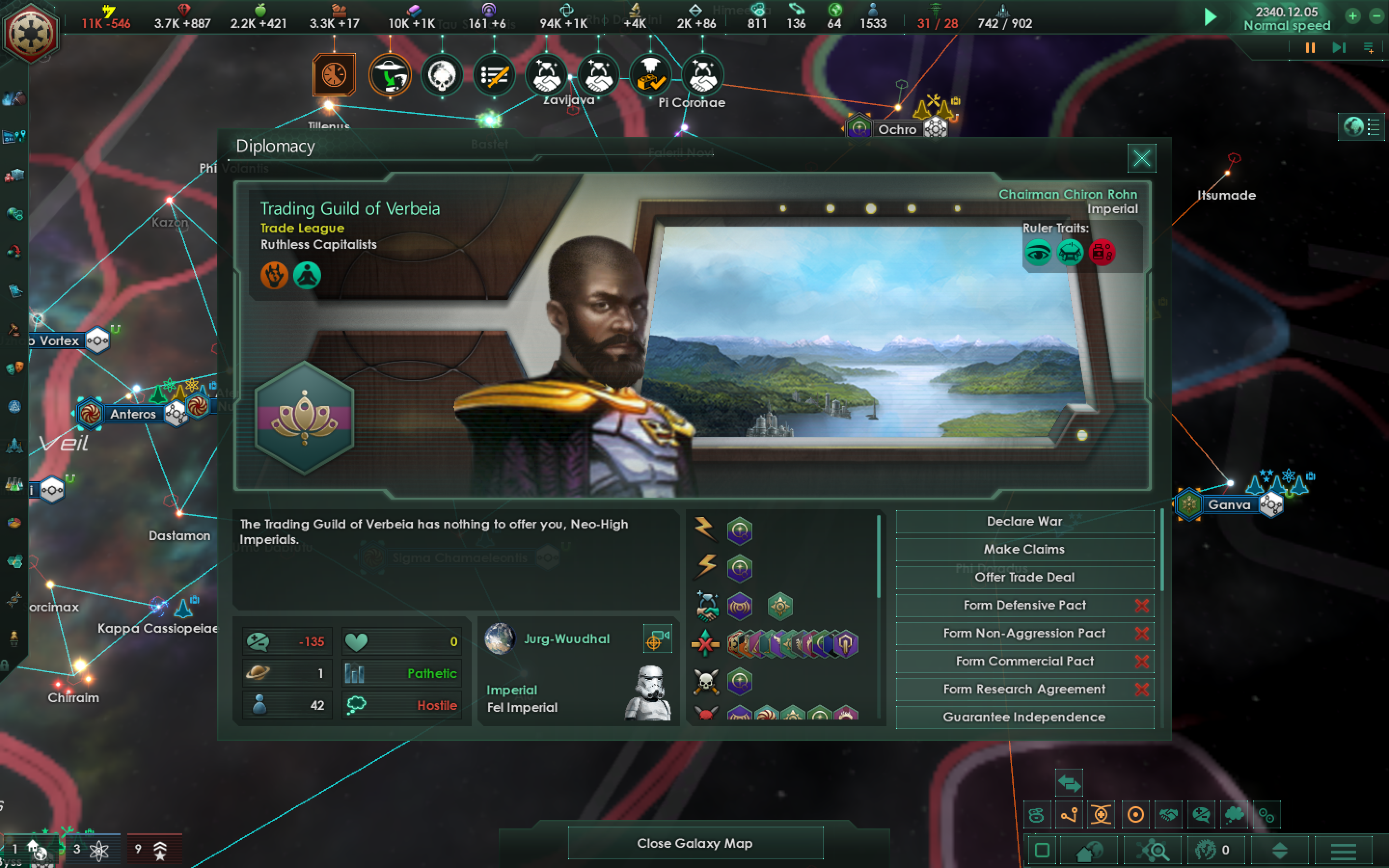Click the Declare War button
The image size is (1389, 868).
(x=1024, y=521)
